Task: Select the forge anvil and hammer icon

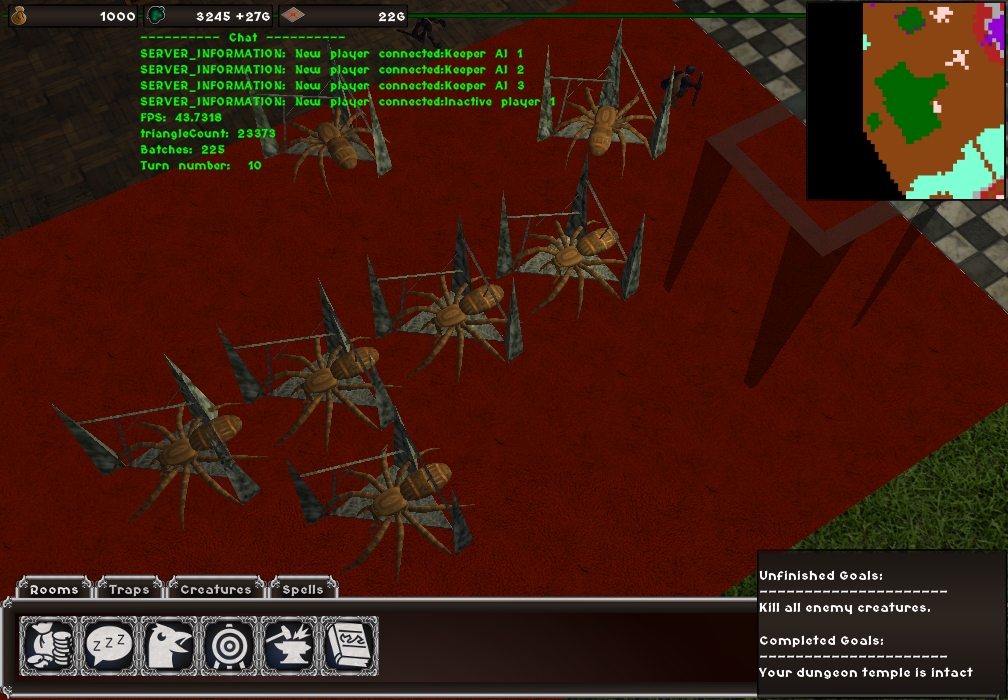Action: coord(290,645)
